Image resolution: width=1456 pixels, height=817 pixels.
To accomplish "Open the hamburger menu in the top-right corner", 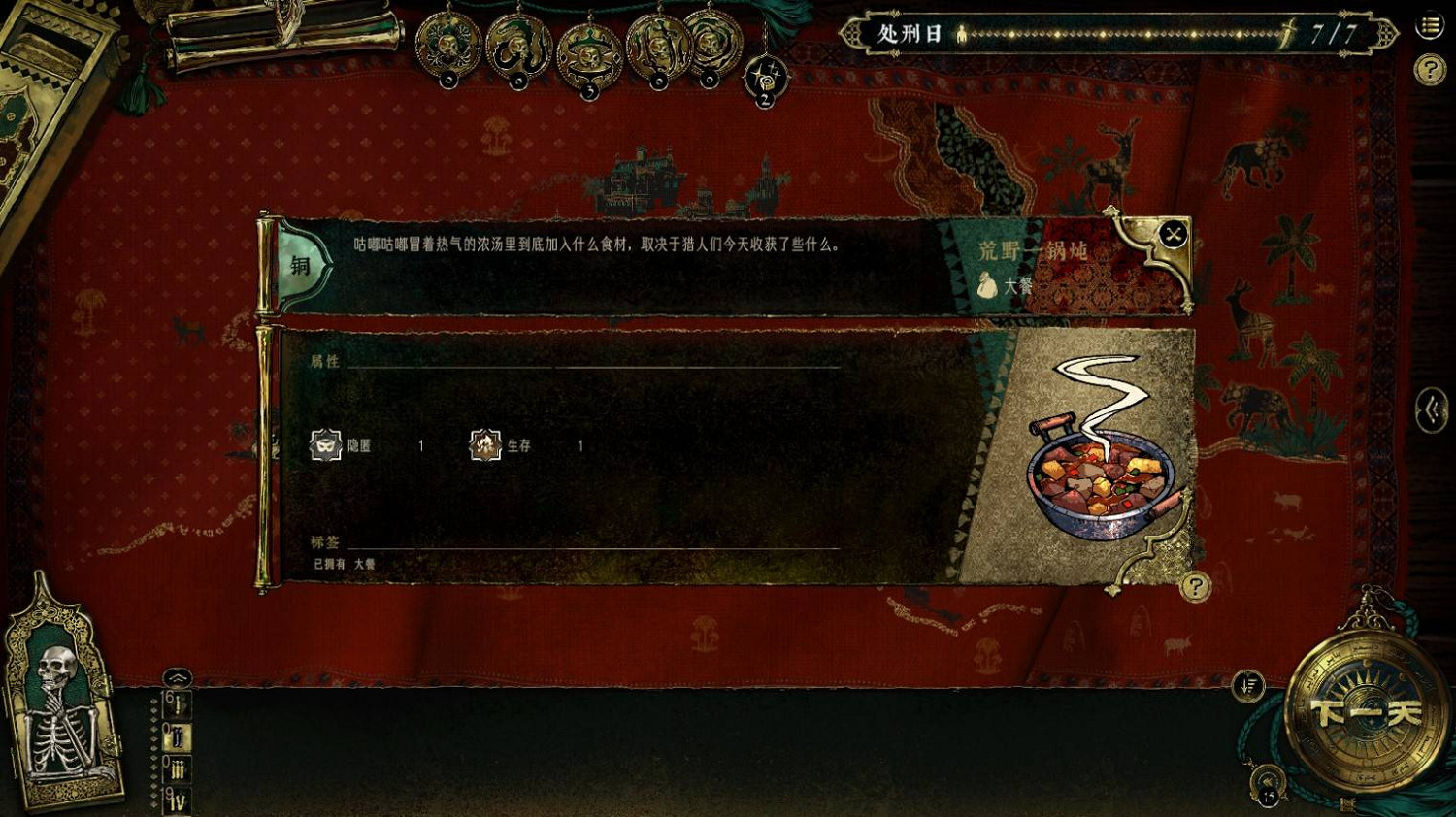I will point(1428,27).
